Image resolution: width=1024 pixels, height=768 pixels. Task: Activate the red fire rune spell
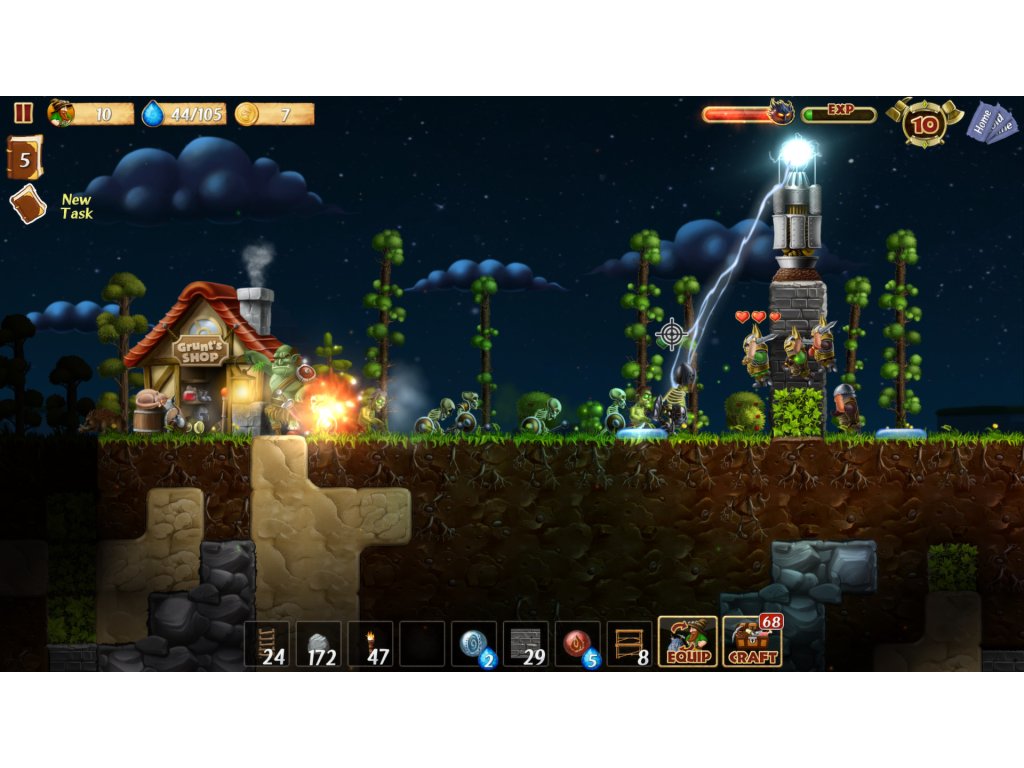tap(578, 644)
